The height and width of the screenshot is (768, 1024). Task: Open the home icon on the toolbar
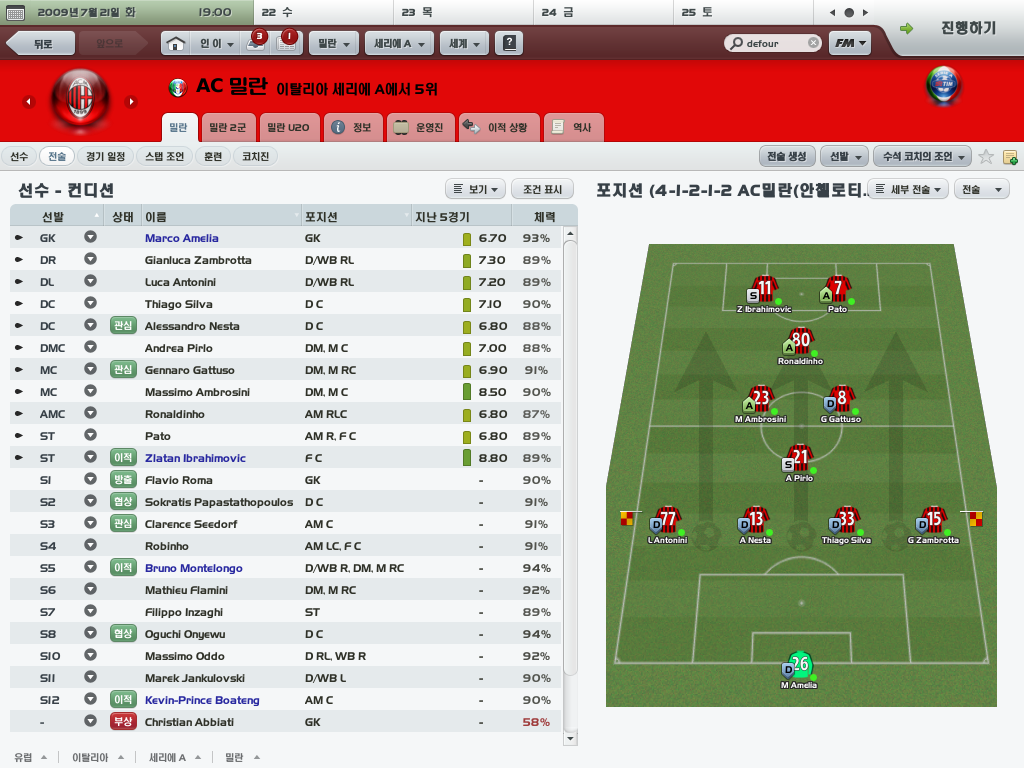click(175, 44)
